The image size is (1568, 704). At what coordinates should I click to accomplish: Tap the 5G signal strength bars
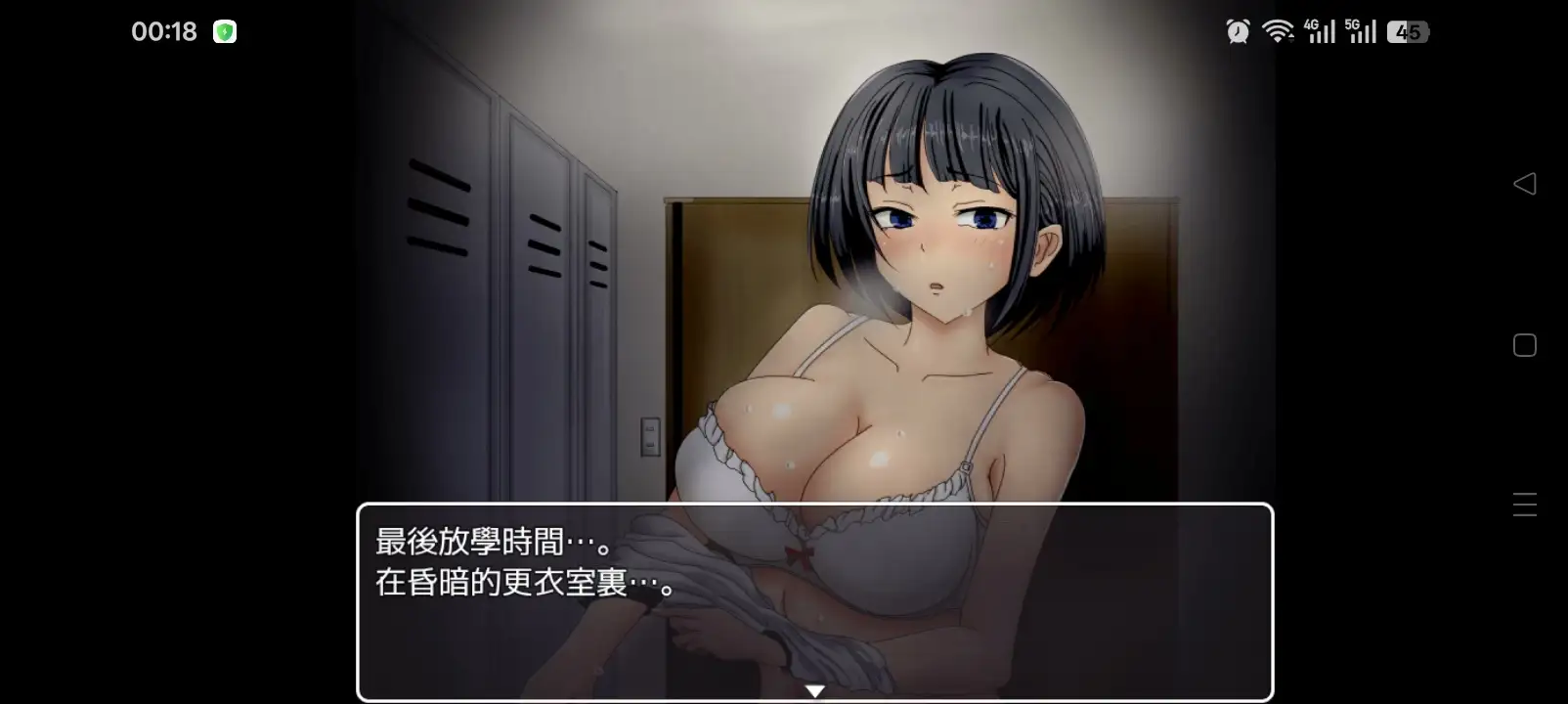[1365, 31]
